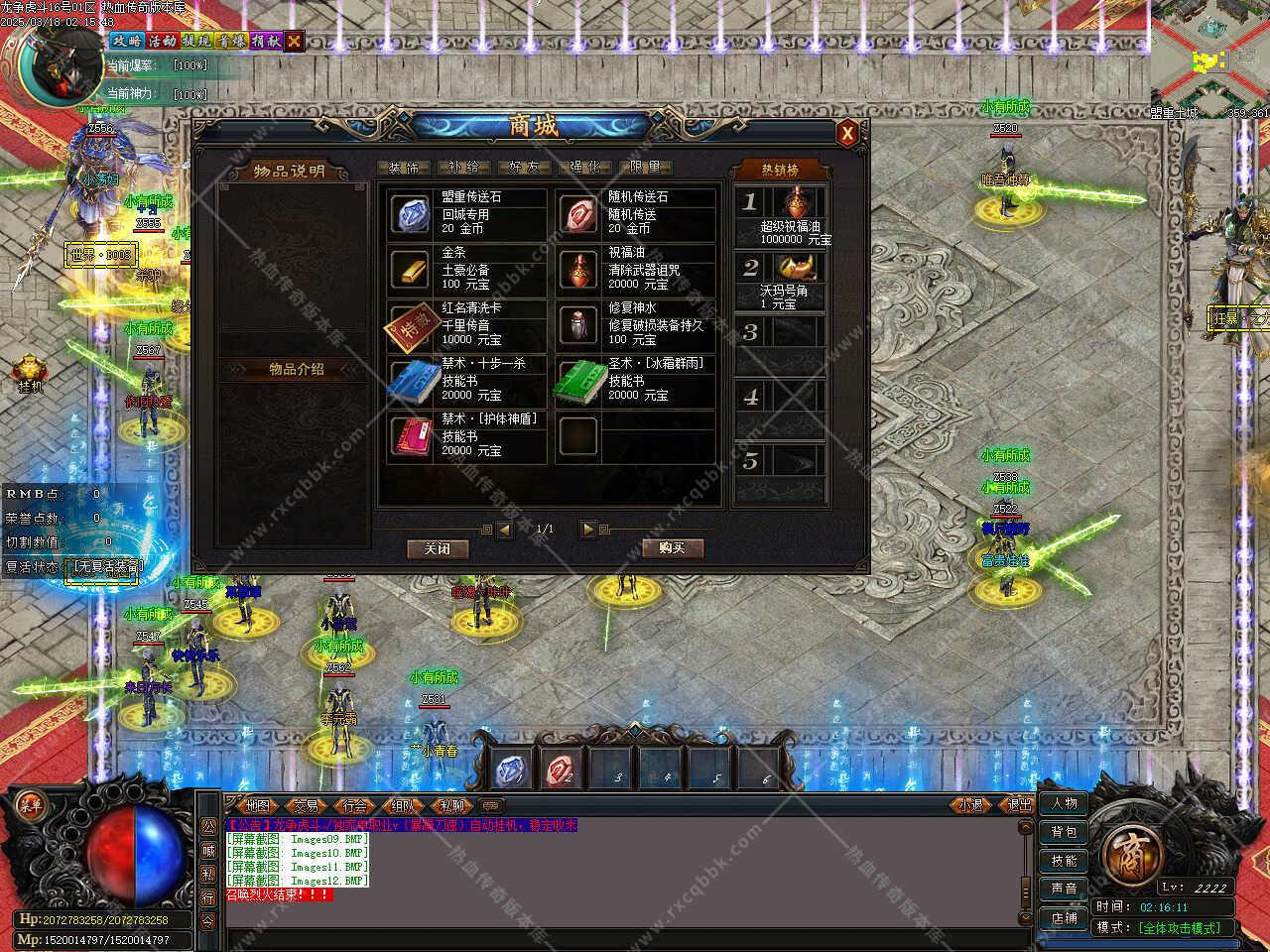Choose the 禁术·十步一杀 blue skill book

[411, 380]
